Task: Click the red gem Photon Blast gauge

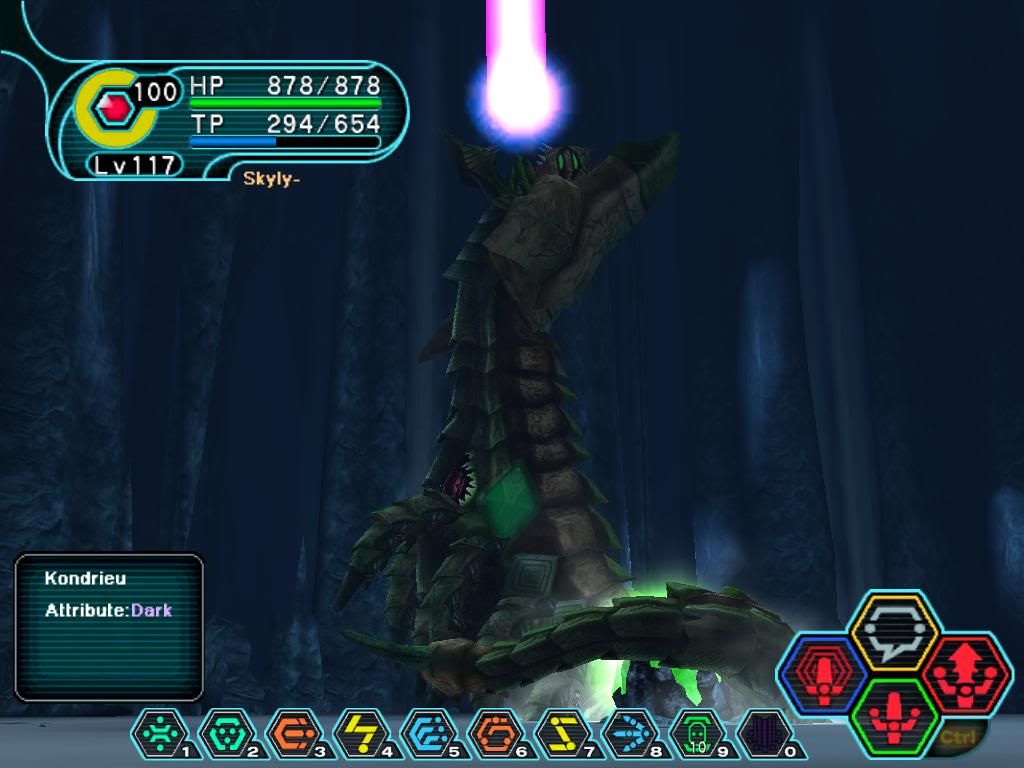Action: coord(114,105)
